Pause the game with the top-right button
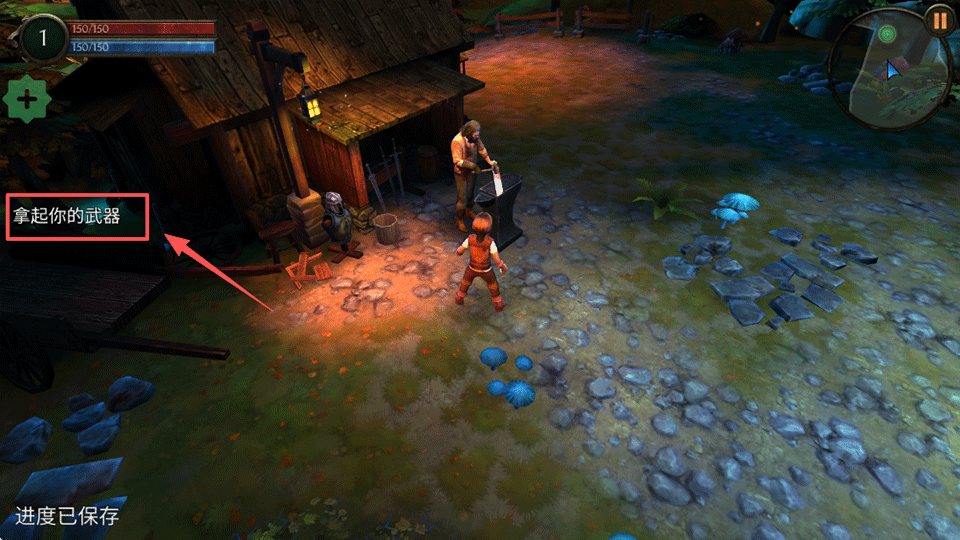This screenshot has width=960, height=540. point(938,20)
